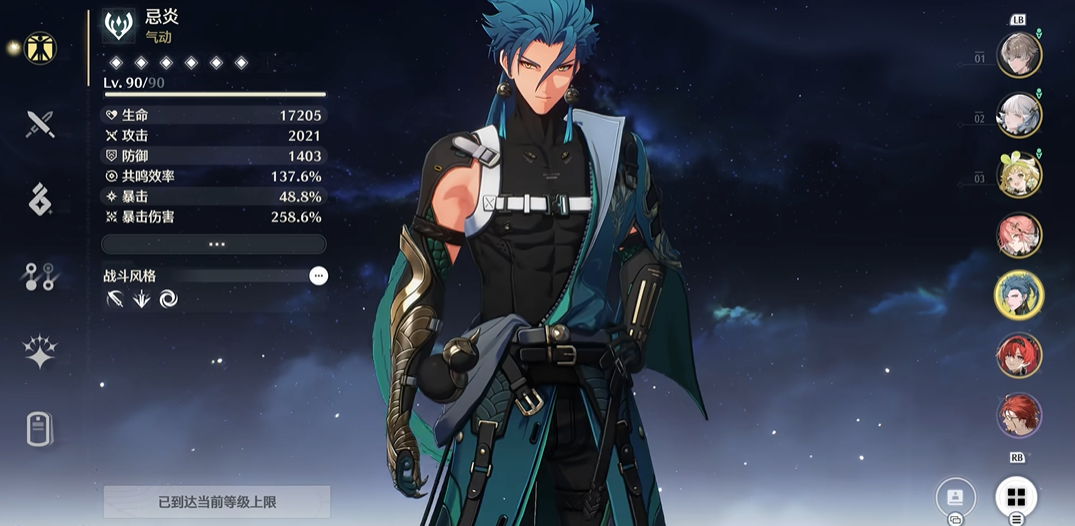Open the four-square grid roster button
Screen dimensions: 1075x526
tap(1016, 497)
